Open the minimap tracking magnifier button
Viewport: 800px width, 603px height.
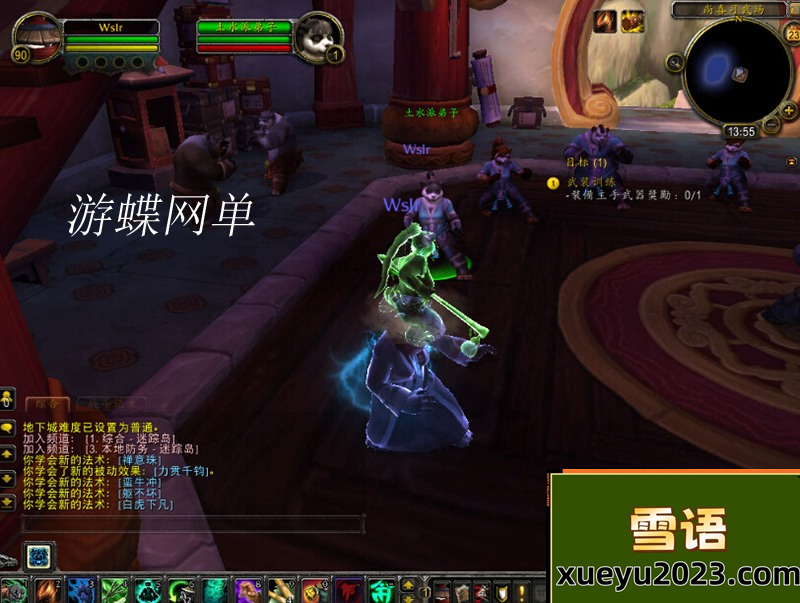(675, 62)
